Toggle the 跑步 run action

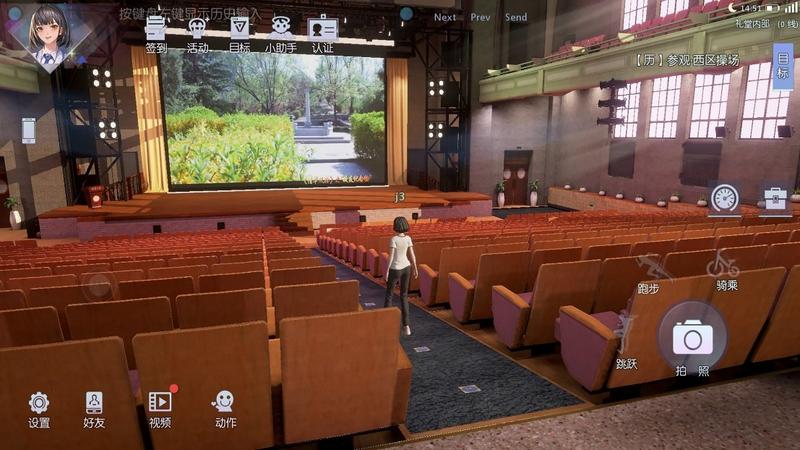pos(650,272)
